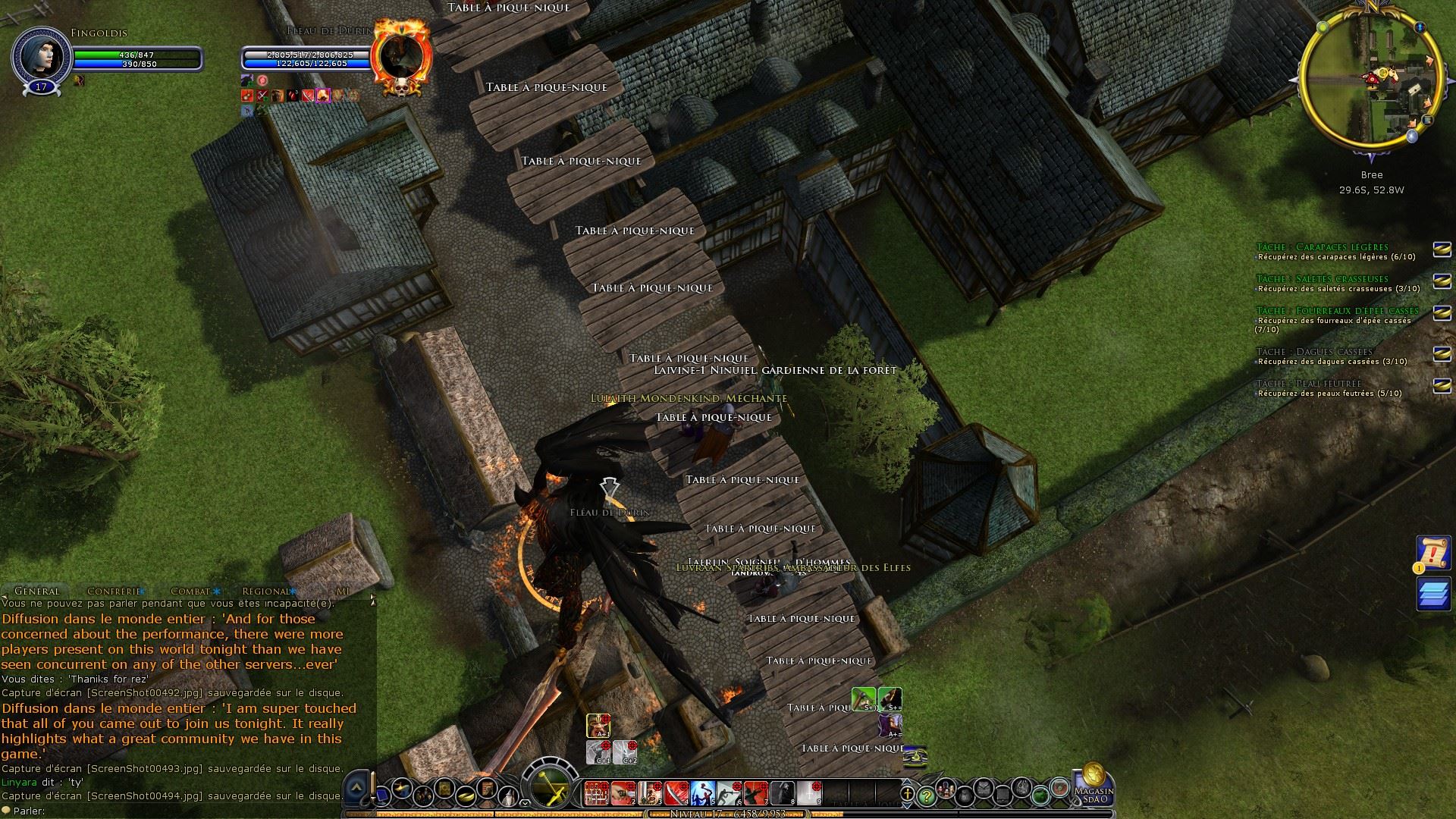Activate the red sword skill in slot 4
1456x819 pixels.
point(676,792)
